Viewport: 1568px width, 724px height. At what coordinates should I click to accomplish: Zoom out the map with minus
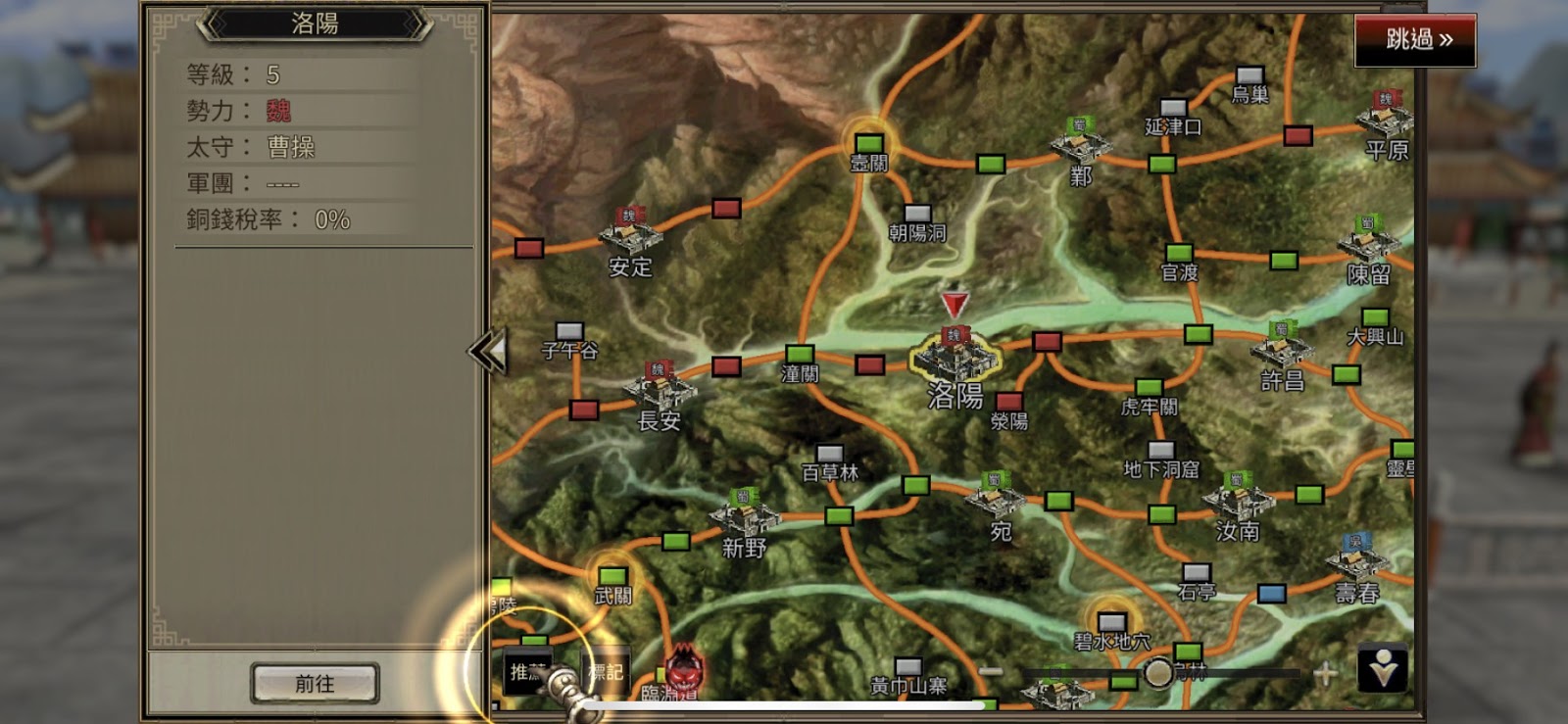click(991, 672)
